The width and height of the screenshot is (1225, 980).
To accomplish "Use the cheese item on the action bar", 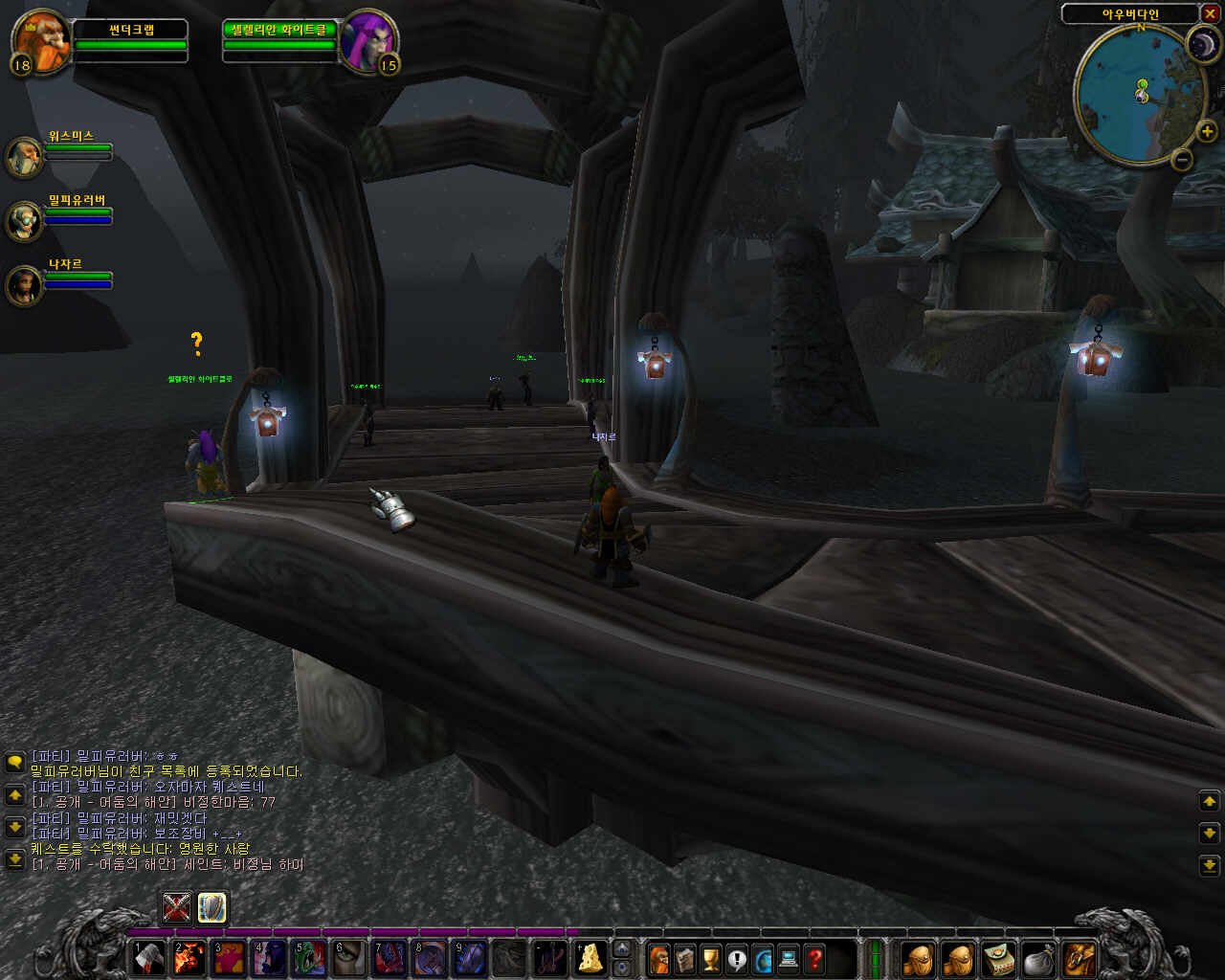I will coord(590,958).
